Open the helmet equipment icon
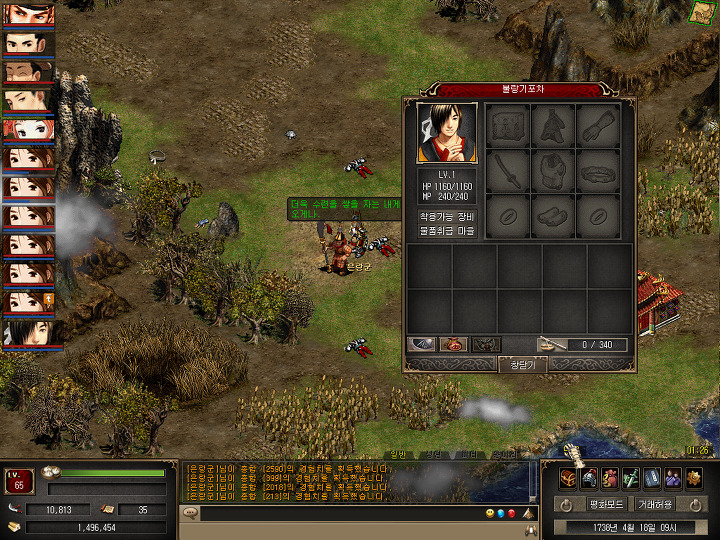The height and width of the screenshot is (540, 720). point(589,478)
